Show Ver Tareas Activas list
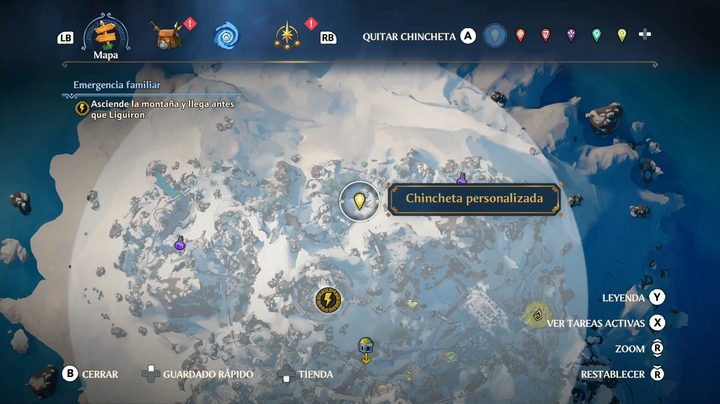 coord(606,323)
